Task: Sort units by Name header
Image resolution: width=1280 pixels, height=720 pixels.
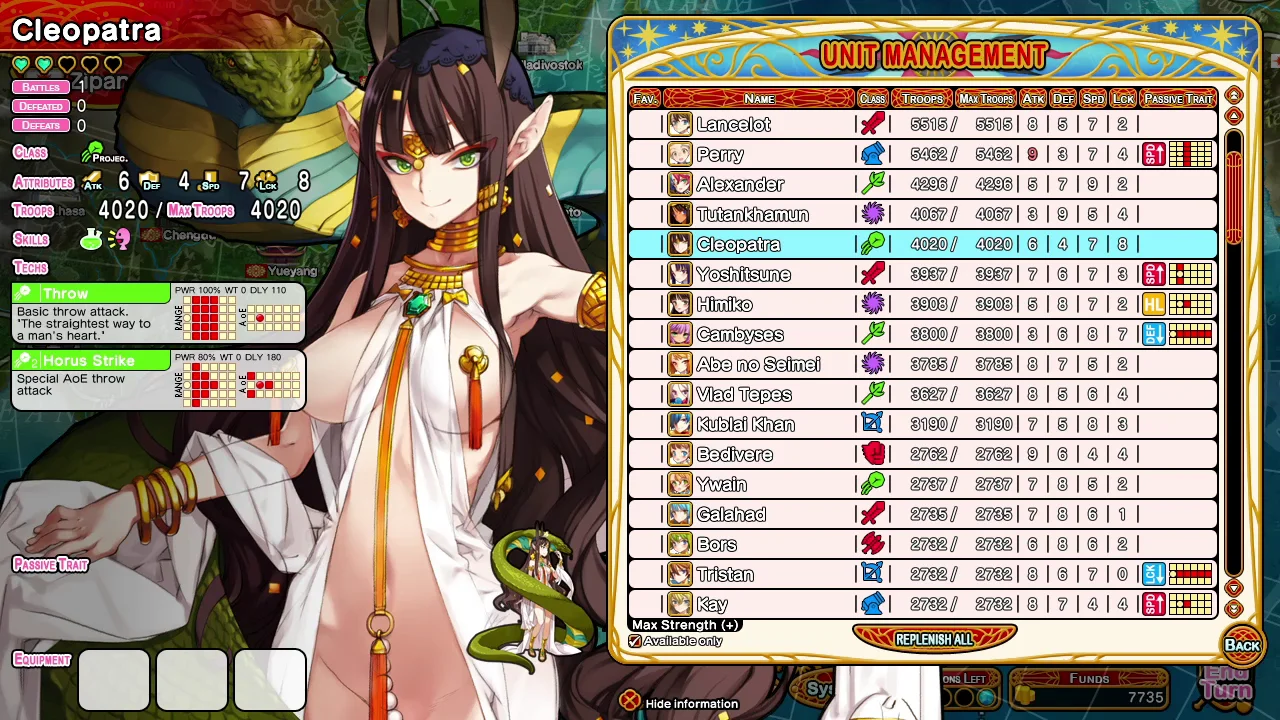Action: pyautogui.click(x=760, y=99)
